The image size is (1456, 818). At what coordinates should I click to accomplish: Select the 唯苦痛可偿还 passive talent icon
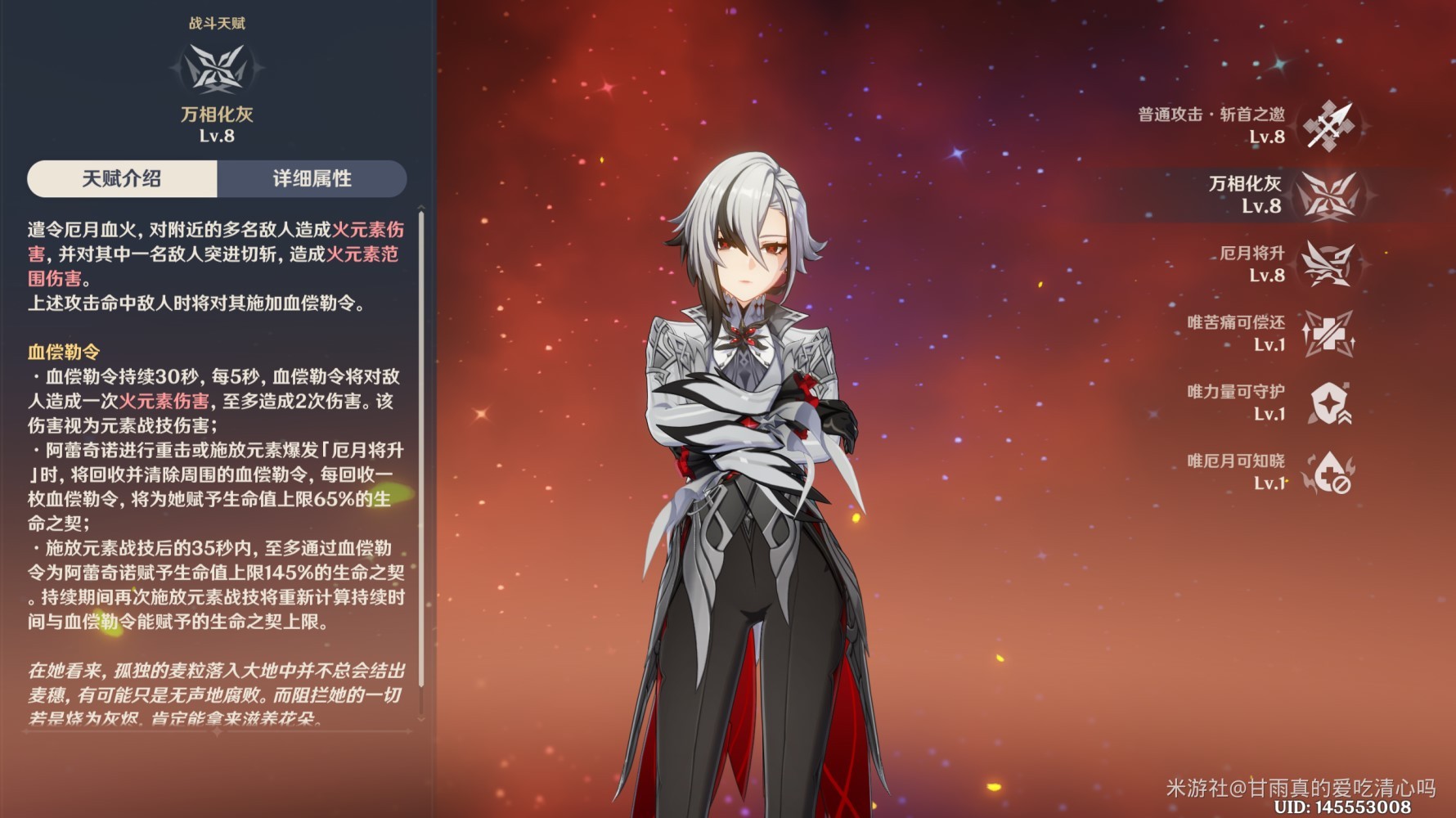point(1332,334)
